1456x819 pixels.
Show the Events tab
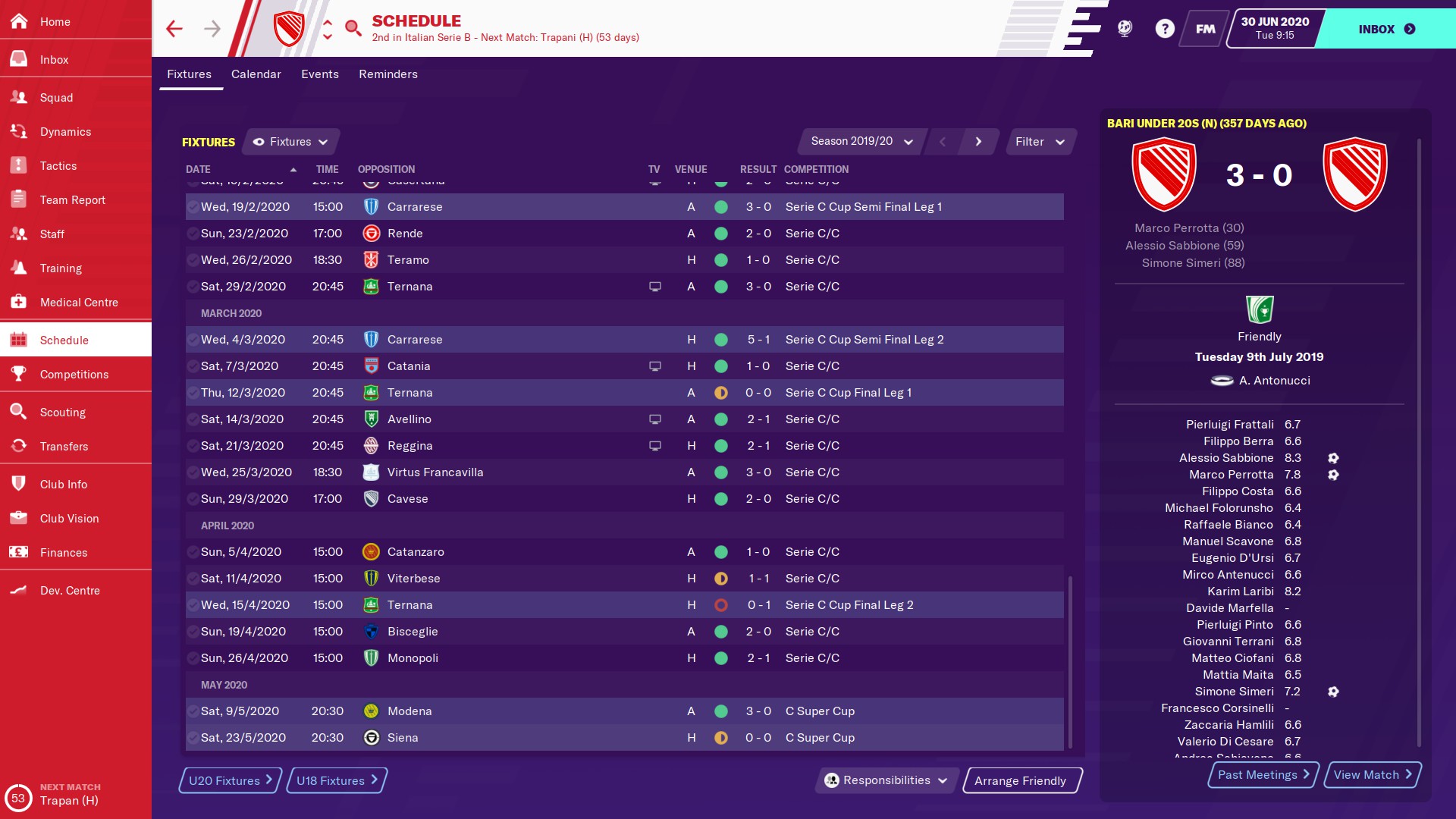[x=319, y=74]
